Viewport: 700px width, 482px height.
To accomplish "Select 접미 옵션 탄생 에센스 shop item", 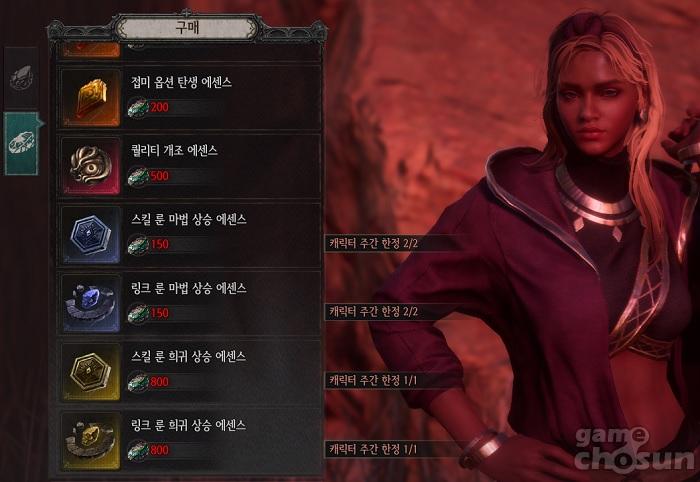I will point(190,96).
